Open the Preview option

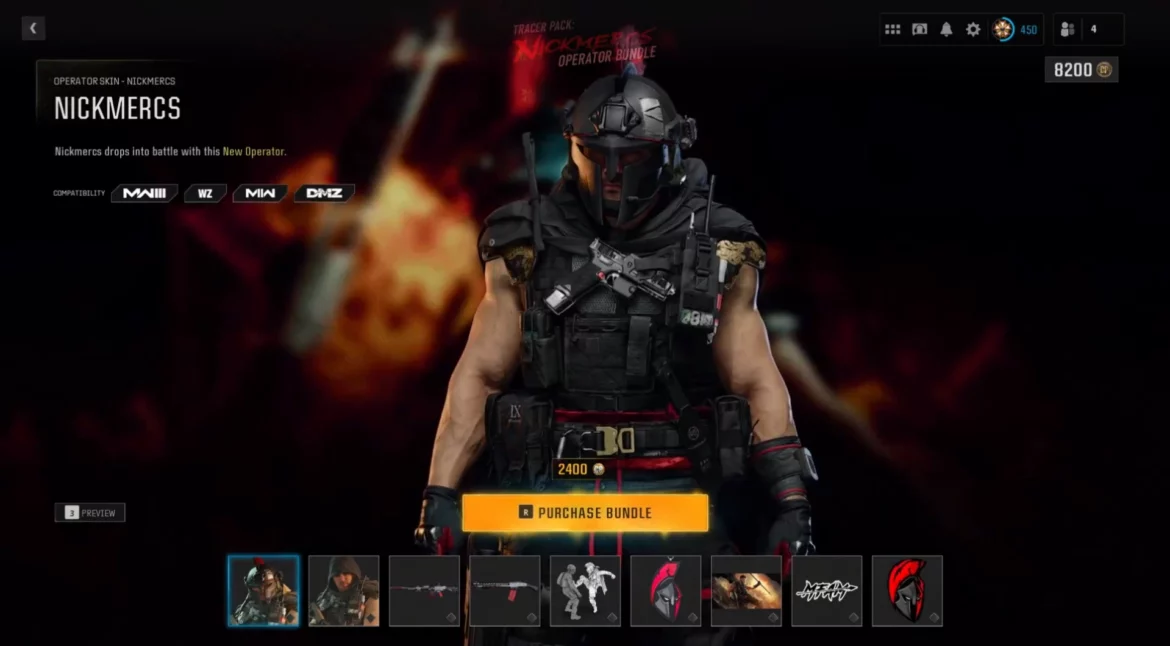pos(90,513)
